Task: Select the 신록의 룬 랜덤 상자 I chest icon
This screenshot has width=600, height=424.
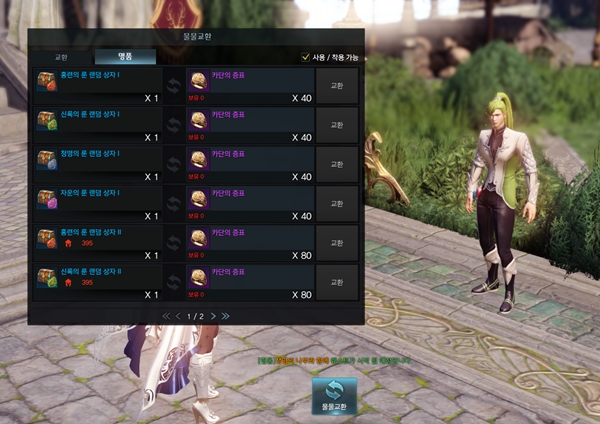Action: click(x=46, y=121)
